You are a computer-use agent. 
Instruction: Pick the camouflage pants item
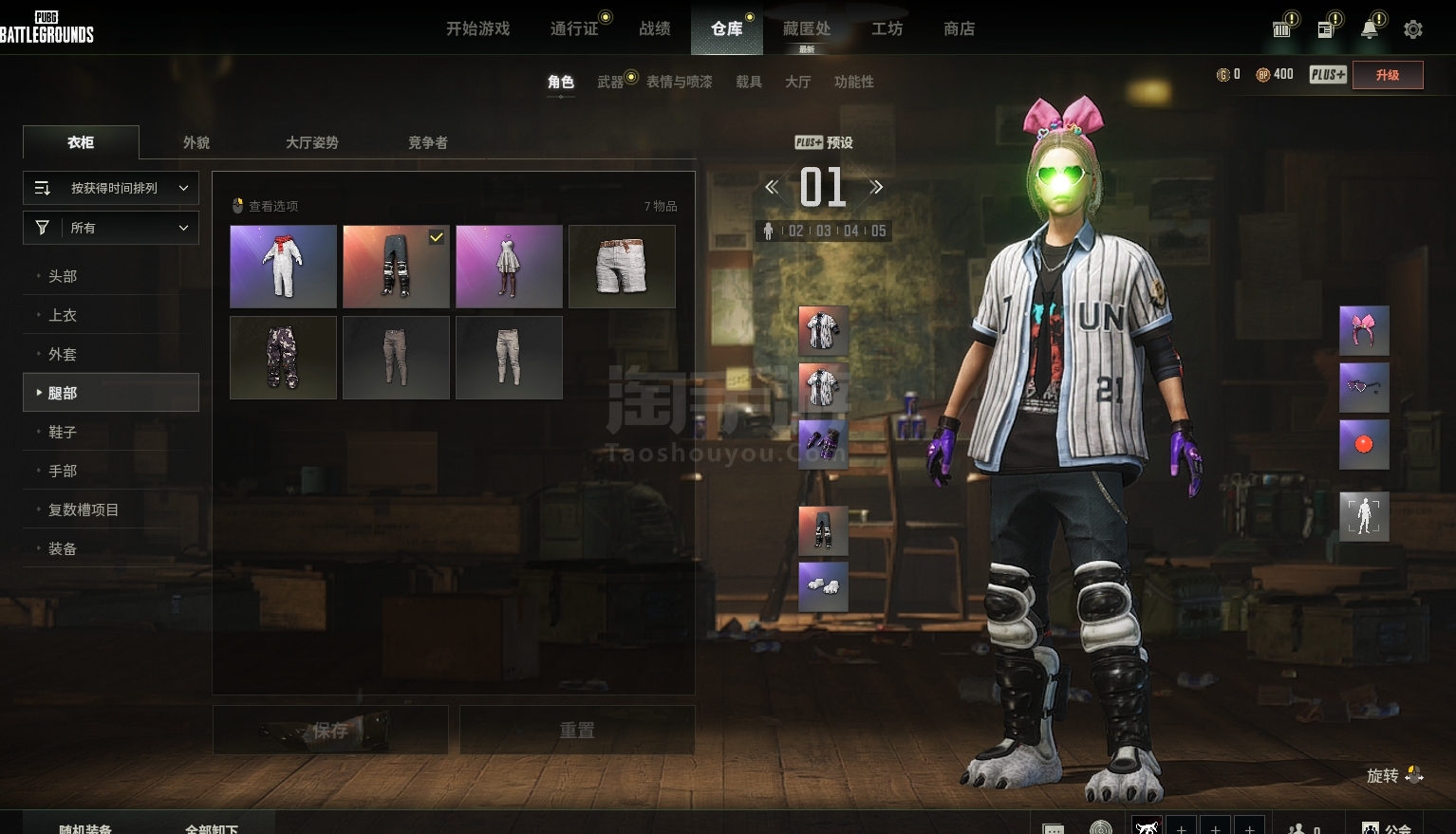[x=283, y=358]
